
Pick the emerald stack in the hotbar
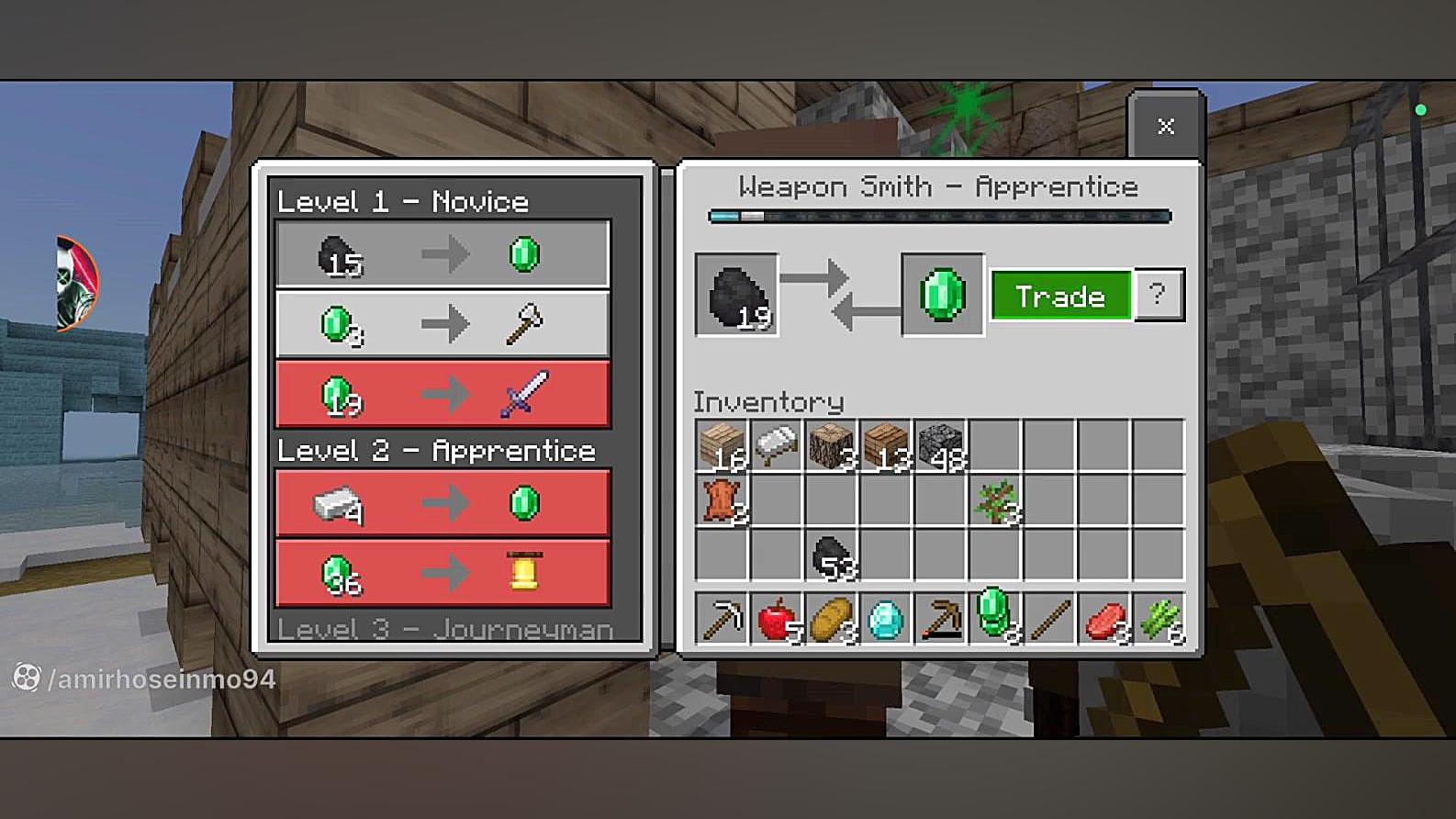(x=996, y=617)
